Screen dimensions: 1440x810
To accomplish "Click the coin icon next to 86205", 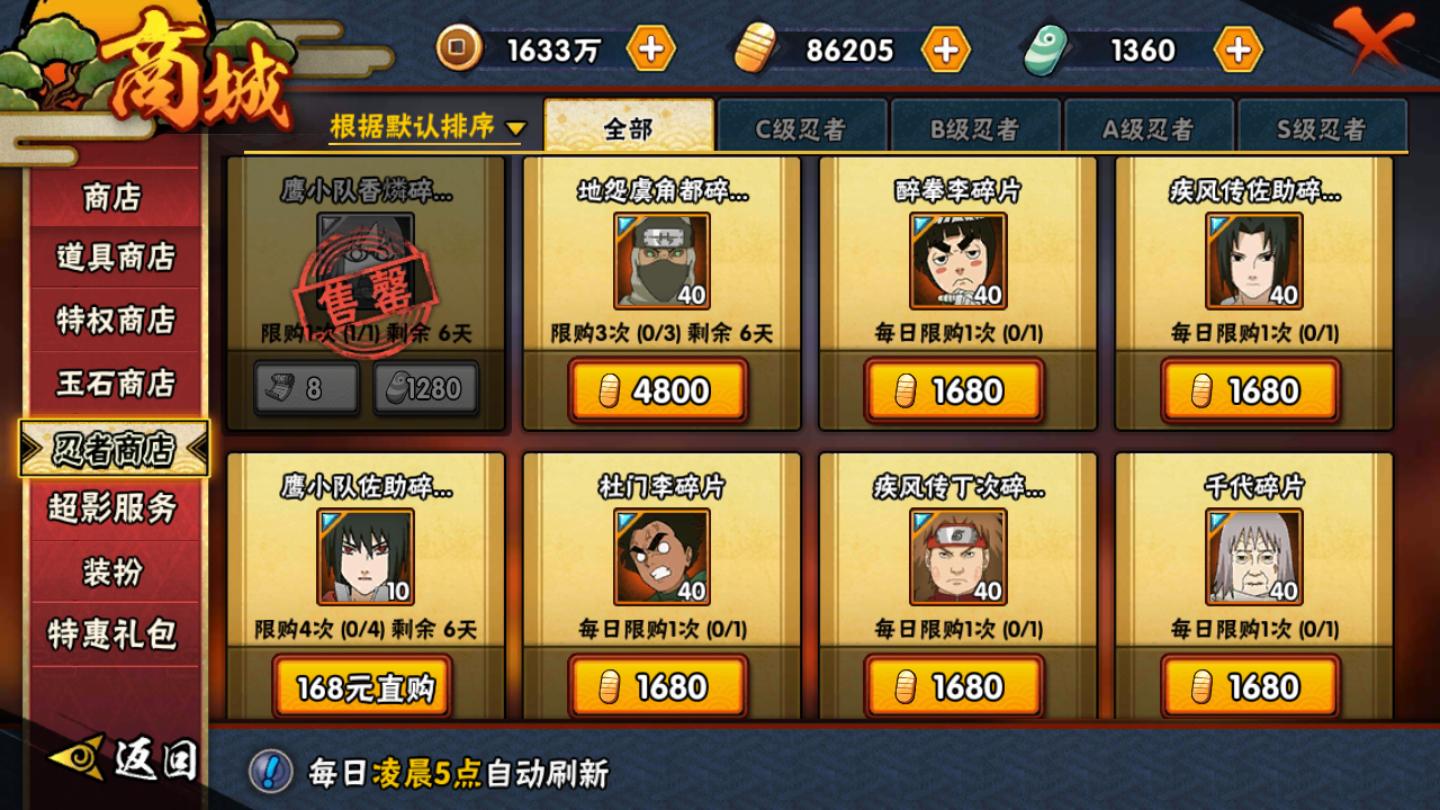I will pyautogui.click(x=756, y=47).
